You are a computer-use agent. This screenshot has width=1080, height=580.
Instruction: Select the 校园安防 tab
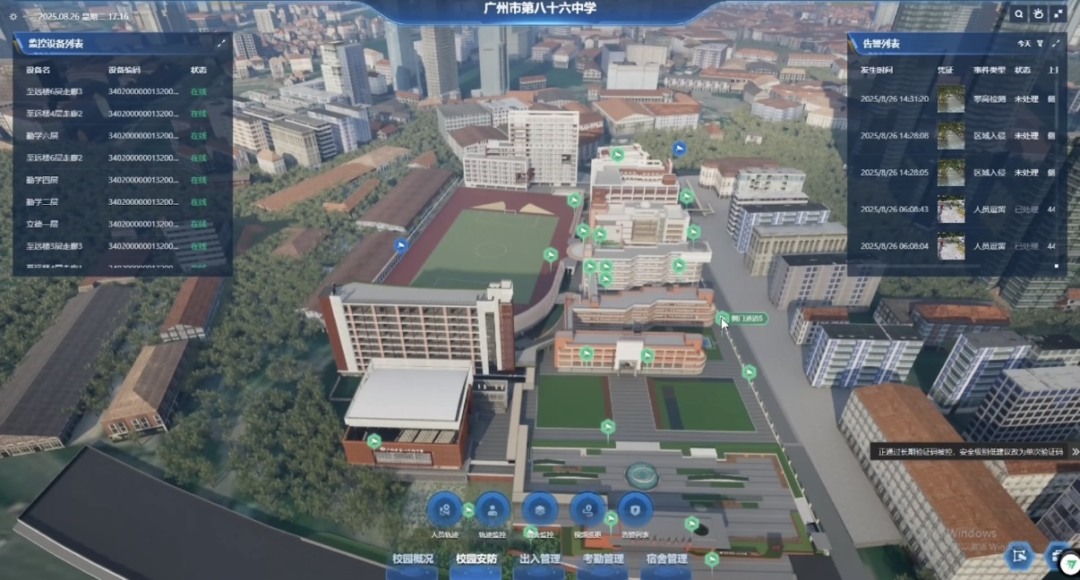pyautogui.click(x=476, y=559)
